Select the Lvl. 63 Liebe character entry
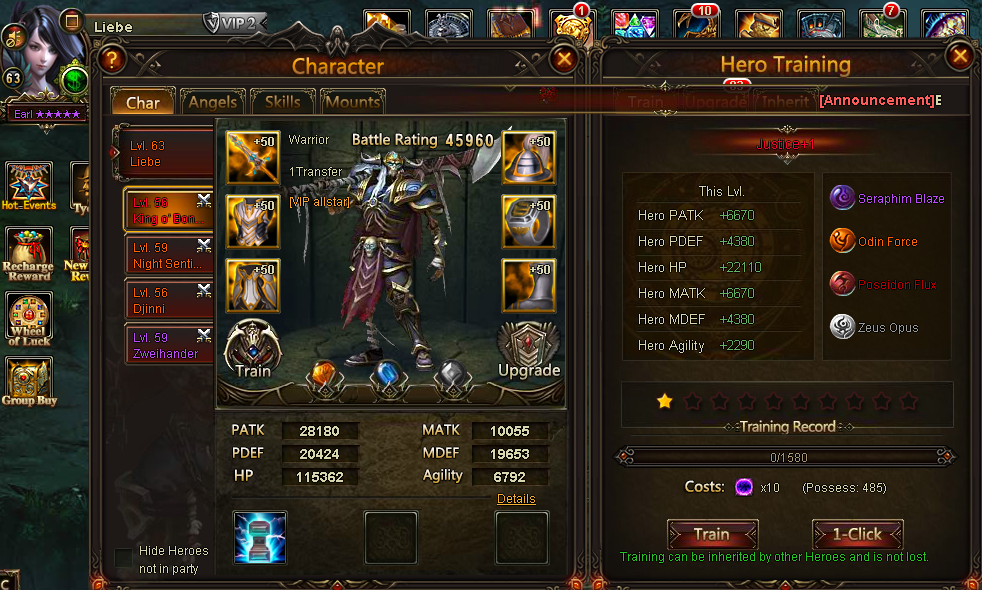This screenshot has height=590, width=982. (x=165, y=153)
